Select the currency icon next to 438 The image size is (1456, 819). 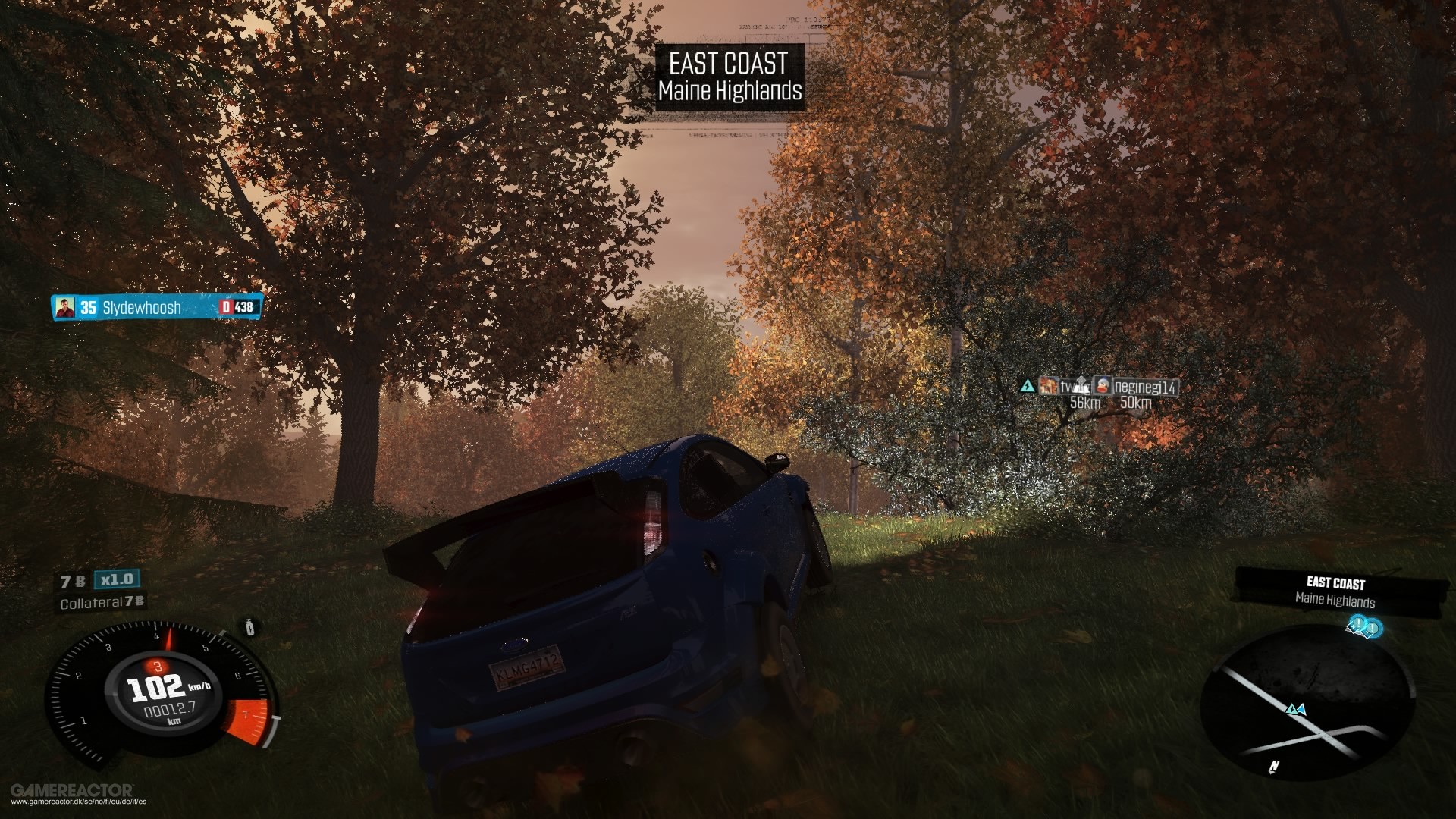tap(226, 307)
